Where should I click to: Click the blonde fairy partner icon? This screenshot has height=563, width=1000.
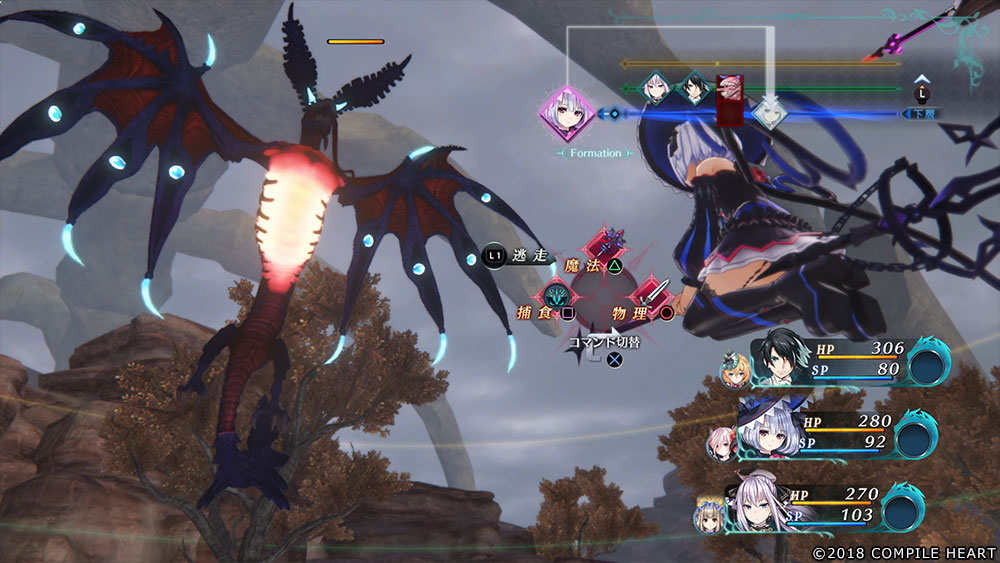pos(733,372)
